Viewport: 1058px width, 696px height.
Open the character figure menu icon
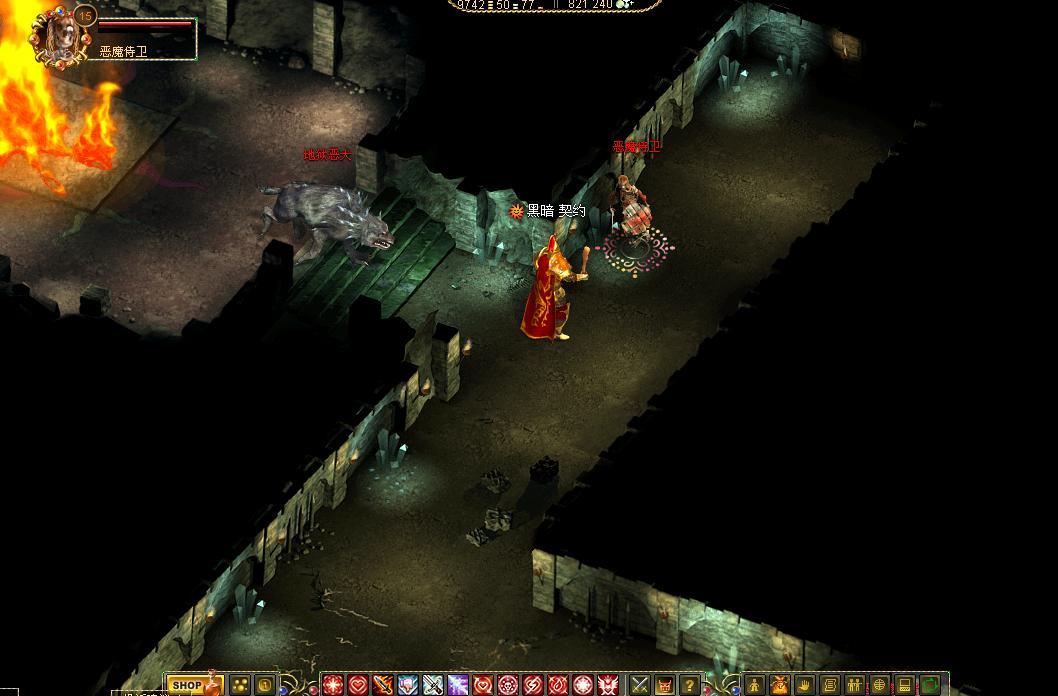click(x=755, y=685)
